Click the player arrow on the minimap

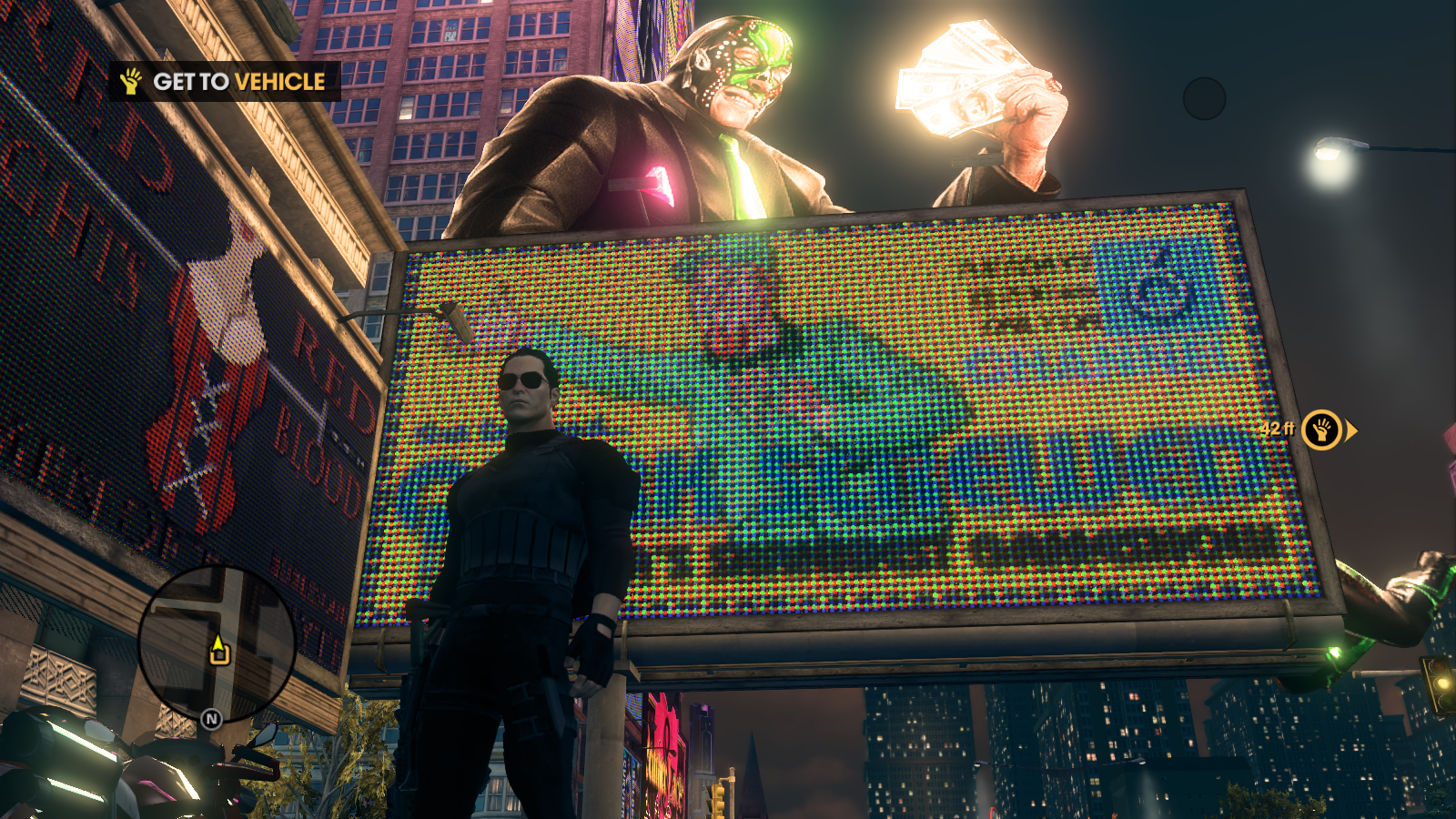point(218,651)
